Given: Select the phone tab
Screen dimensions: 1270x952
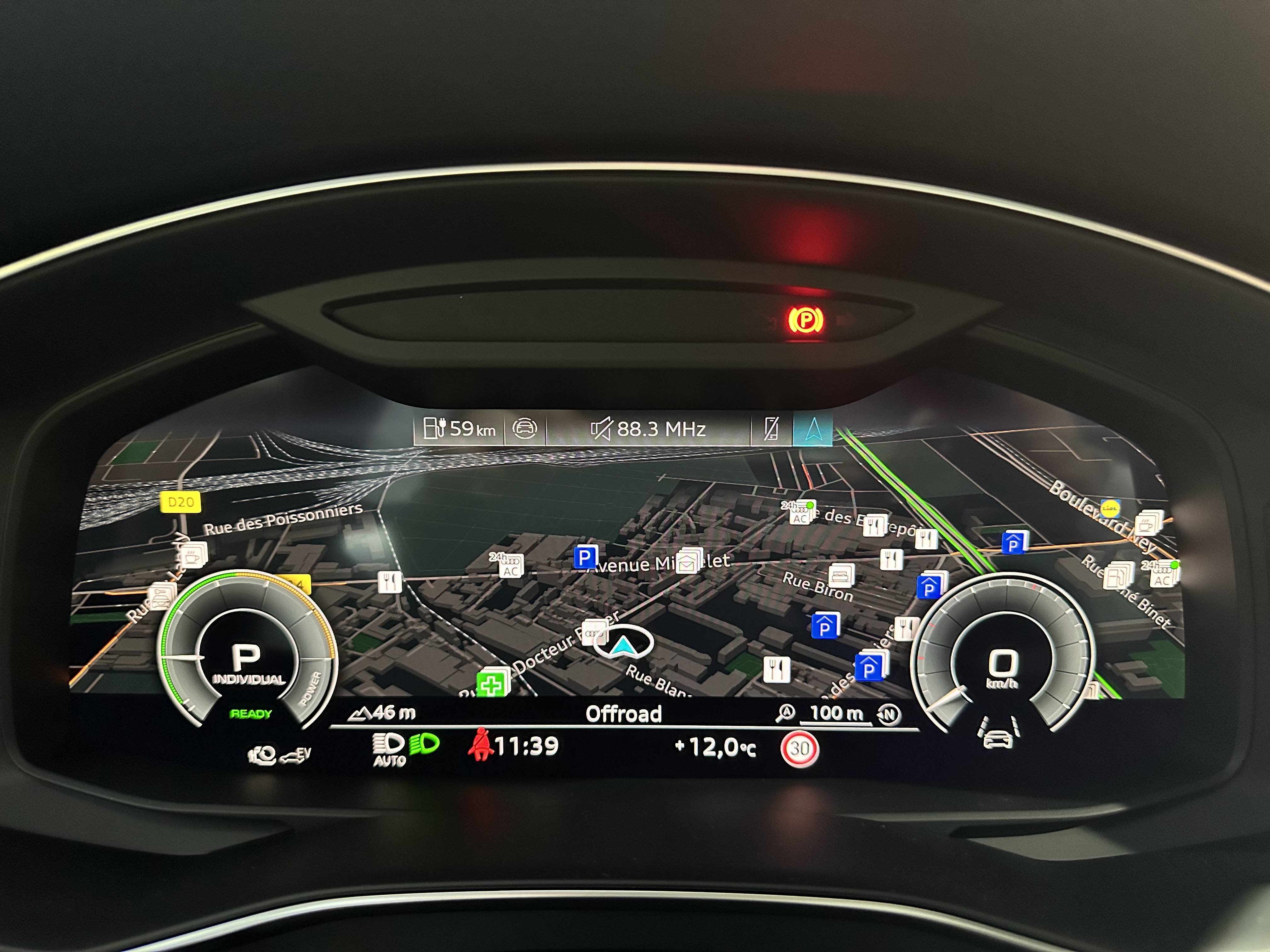Looking at the screenshot, I should pyautogui.click(x=771, y=429).
